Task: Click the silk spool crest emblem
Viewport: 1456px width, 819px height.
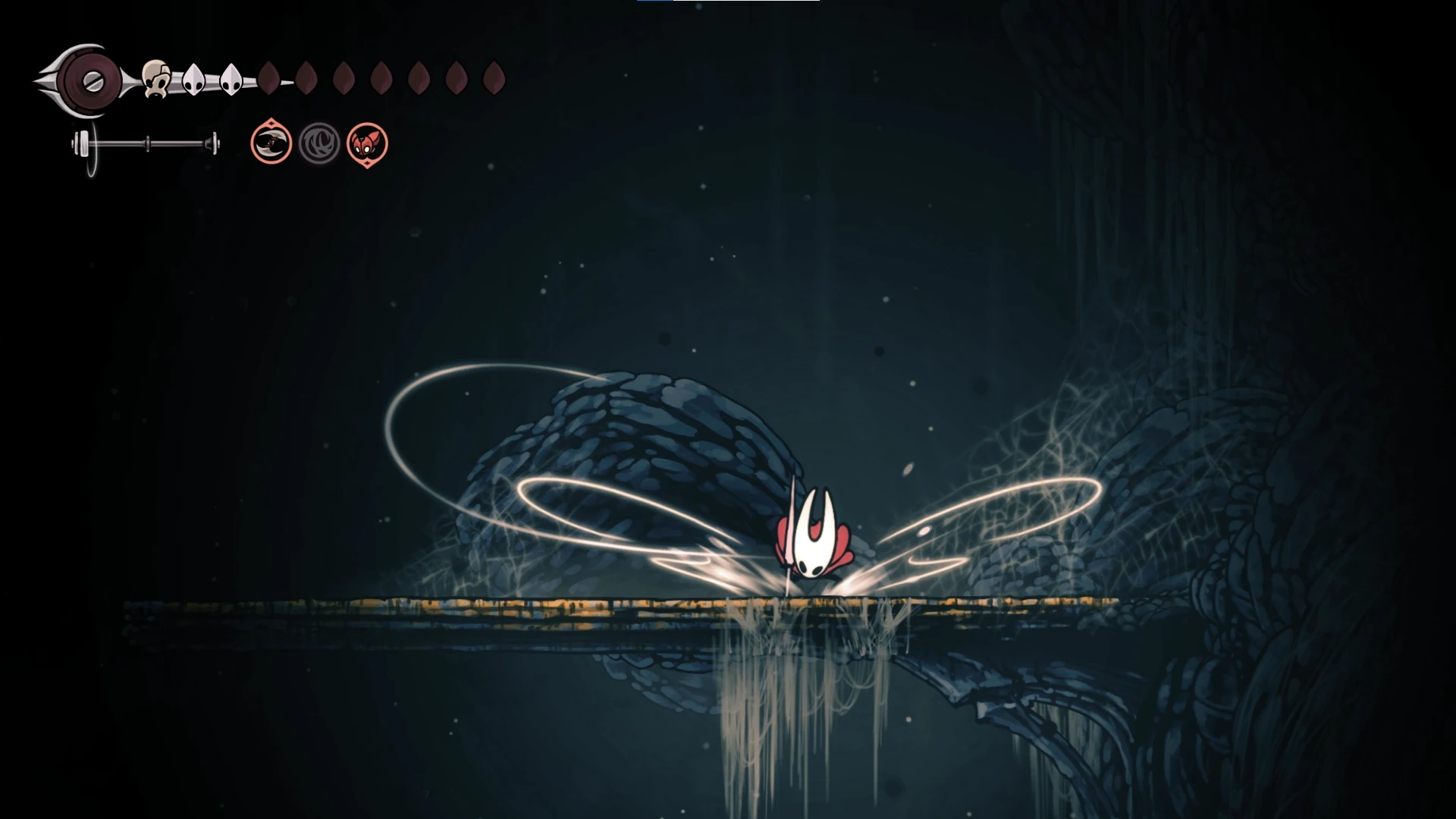Action: pos(90,80)
